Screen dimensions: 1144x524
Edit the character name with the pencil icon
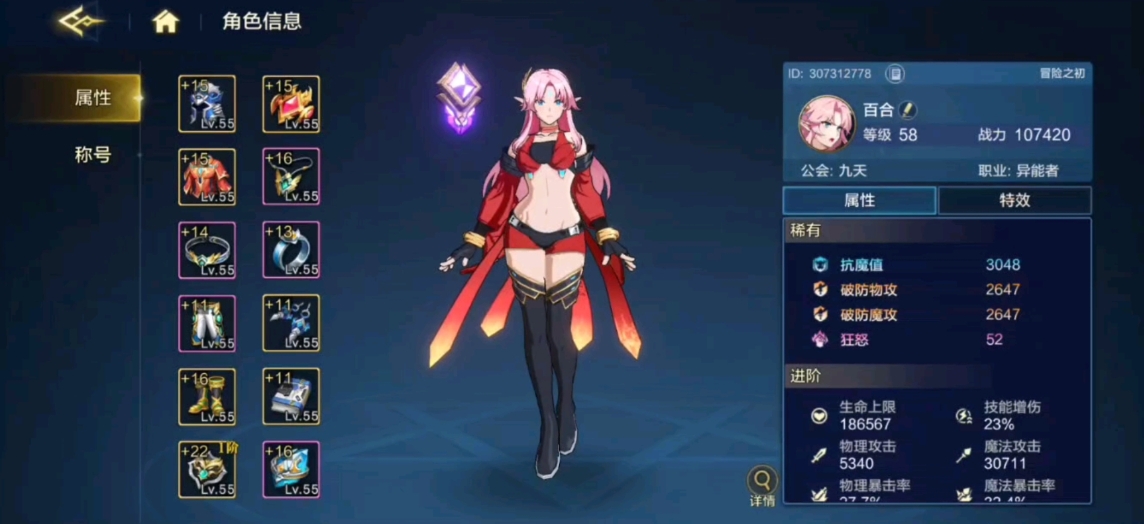[907, 109]
